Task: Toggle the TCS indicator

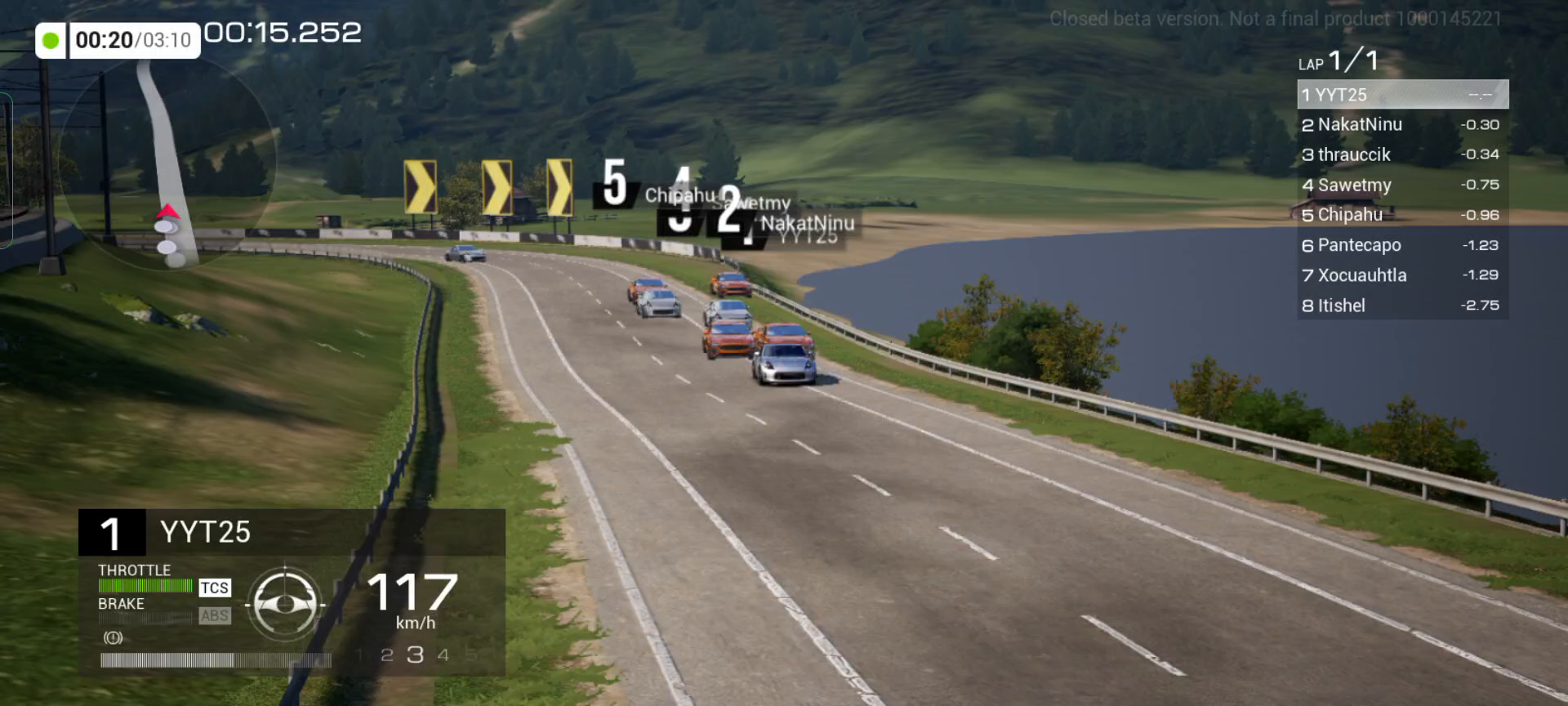Action: (x=215, y=588)
